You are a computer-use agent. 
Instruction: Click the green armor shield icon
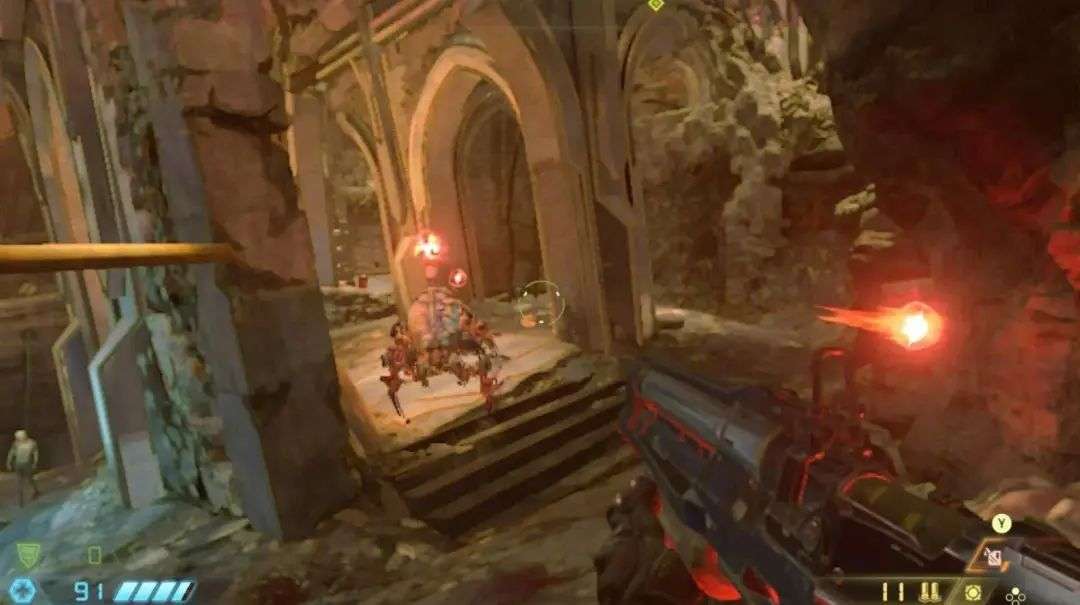[x=27, y=556]
